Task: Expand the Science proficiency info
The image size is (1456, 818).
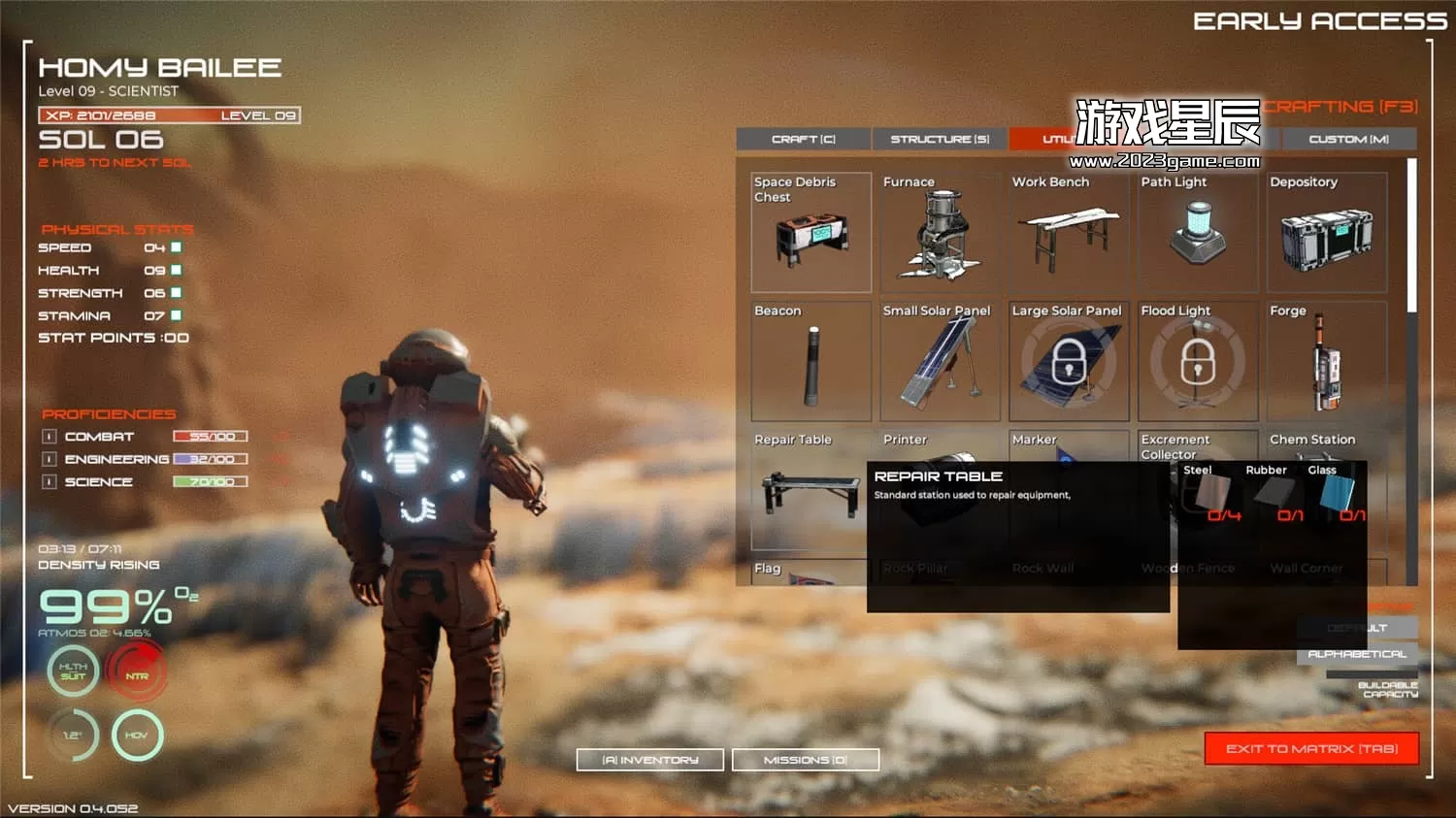Action: [x=50, y=481]
